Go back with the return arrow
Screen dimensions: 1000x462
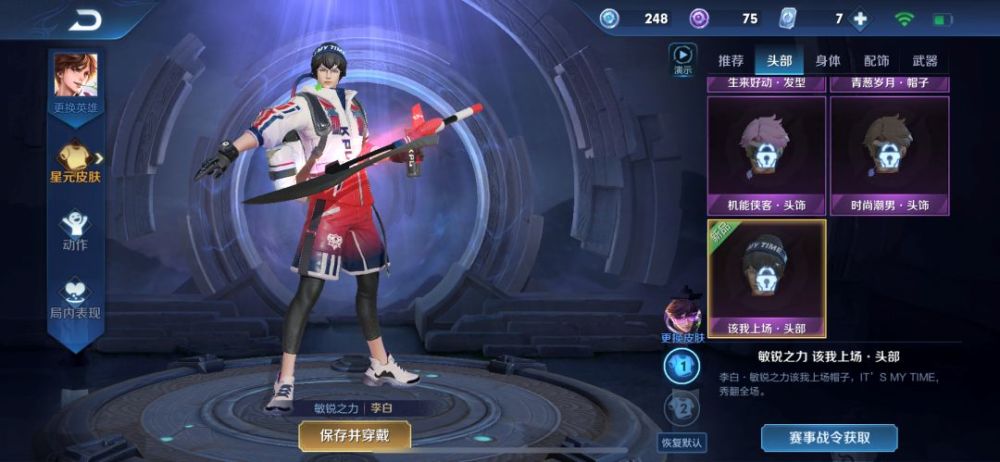click(86, 19)
